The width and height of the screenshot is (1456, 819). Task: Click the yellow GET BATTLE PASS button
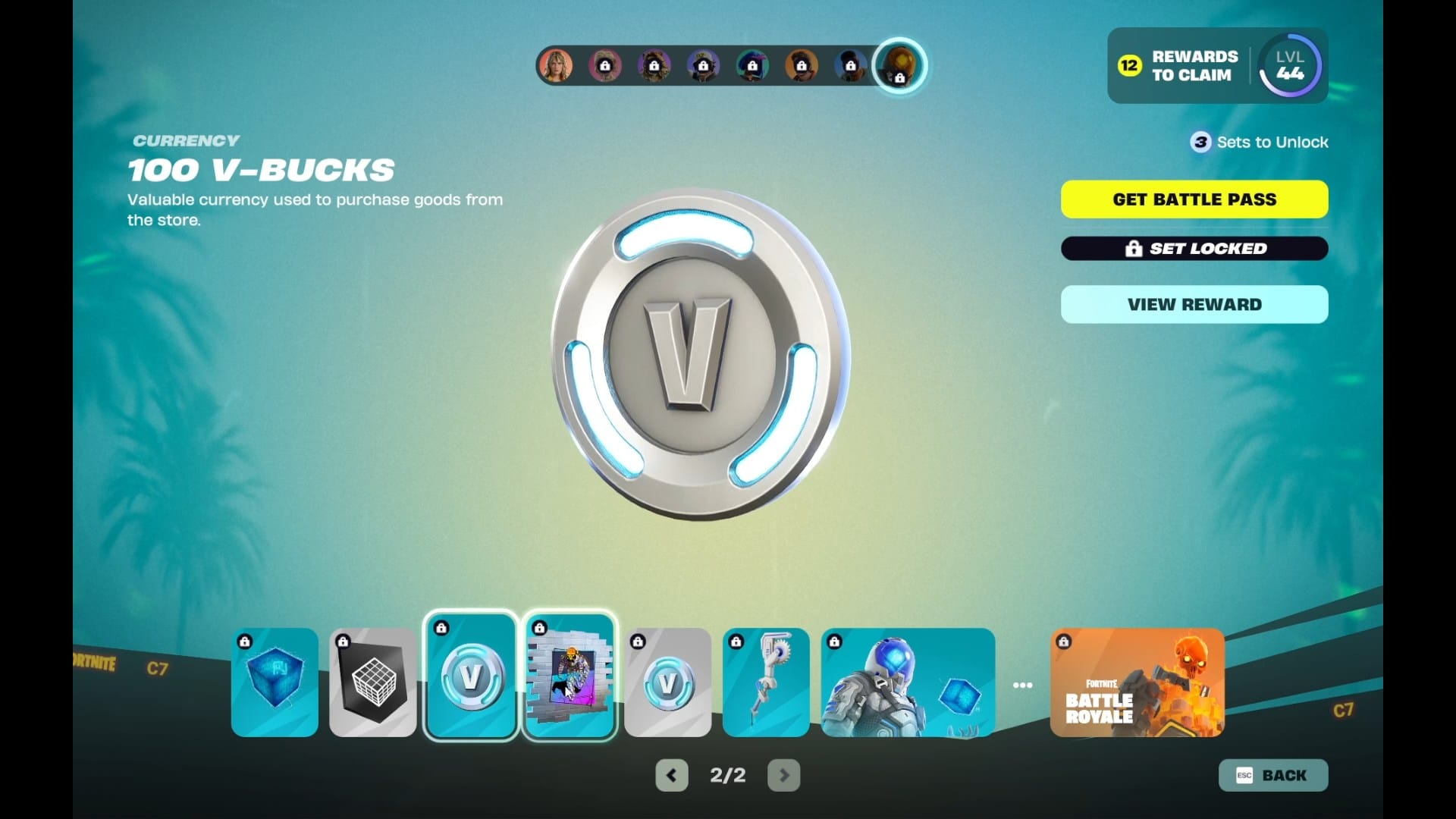point(1194,199)
